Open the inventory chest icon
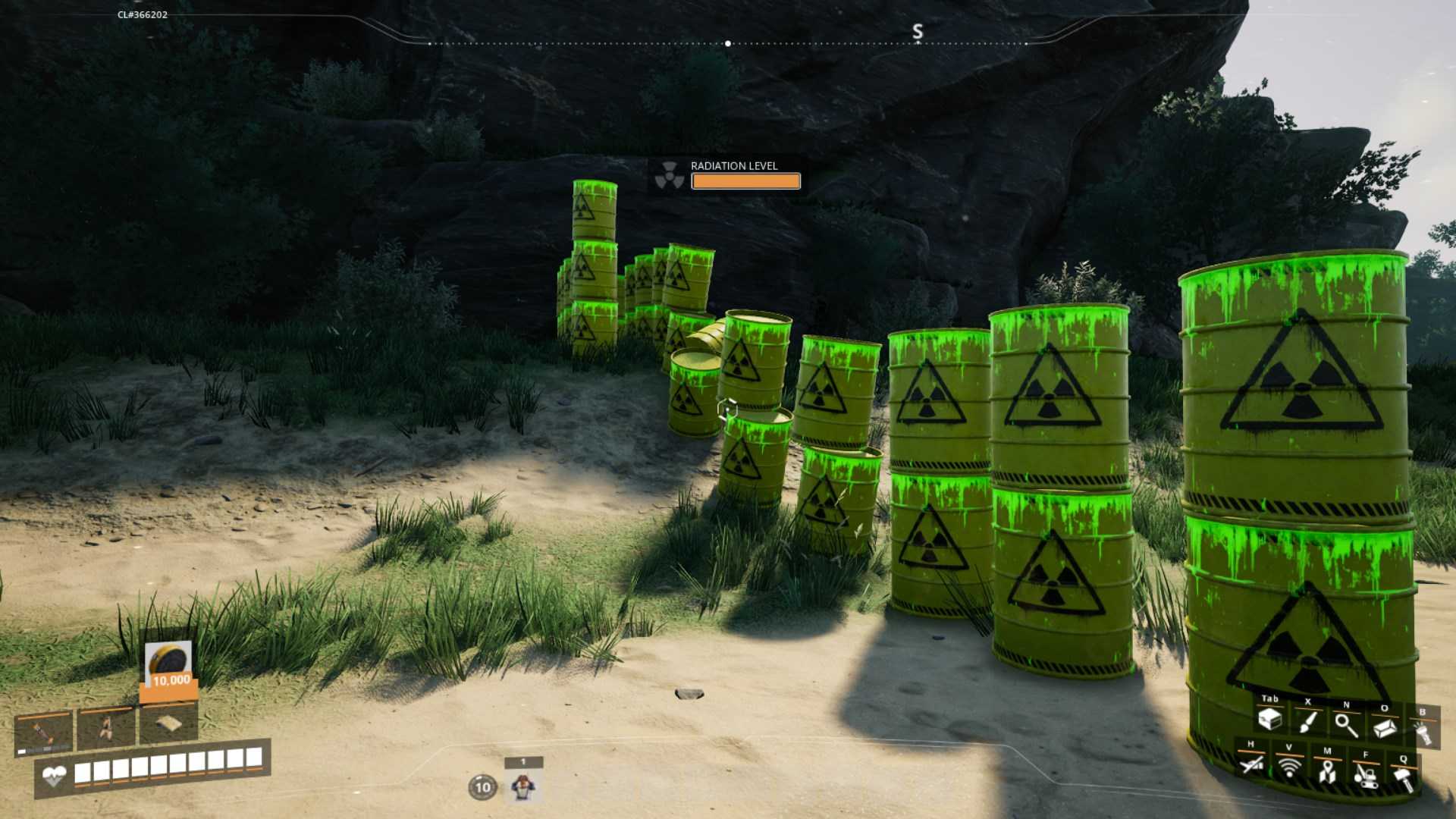Screen dimensions: 1456x819 [1269, 719]
